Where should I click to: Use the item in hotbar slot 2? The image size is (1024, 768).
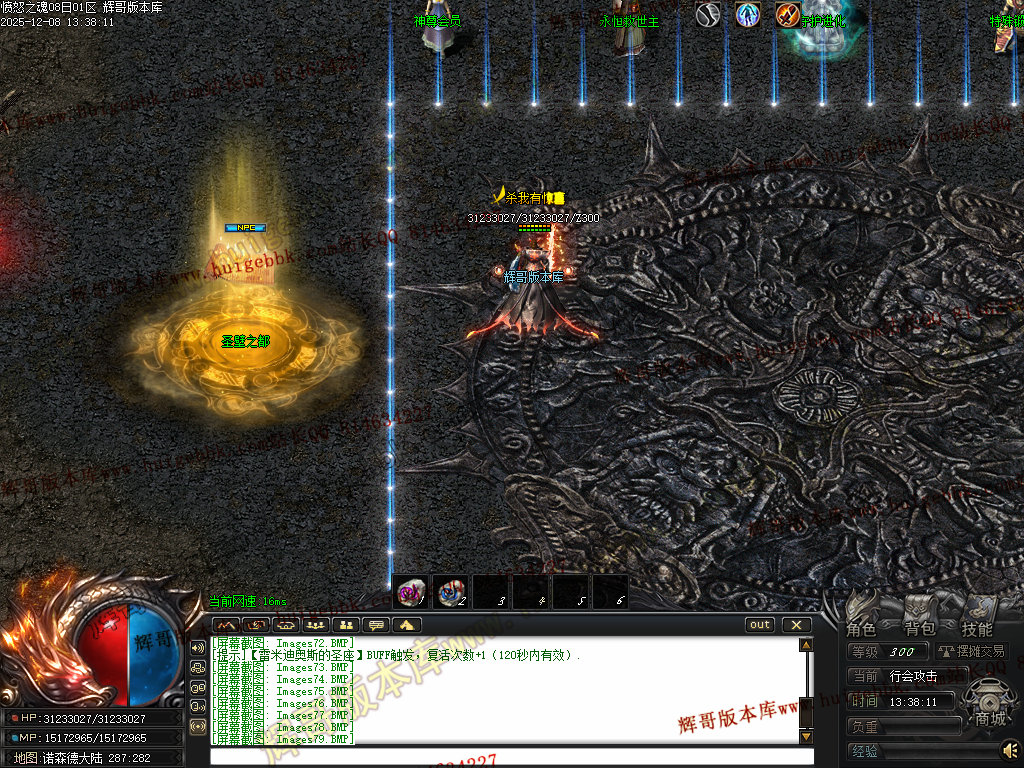click(450, 592)
